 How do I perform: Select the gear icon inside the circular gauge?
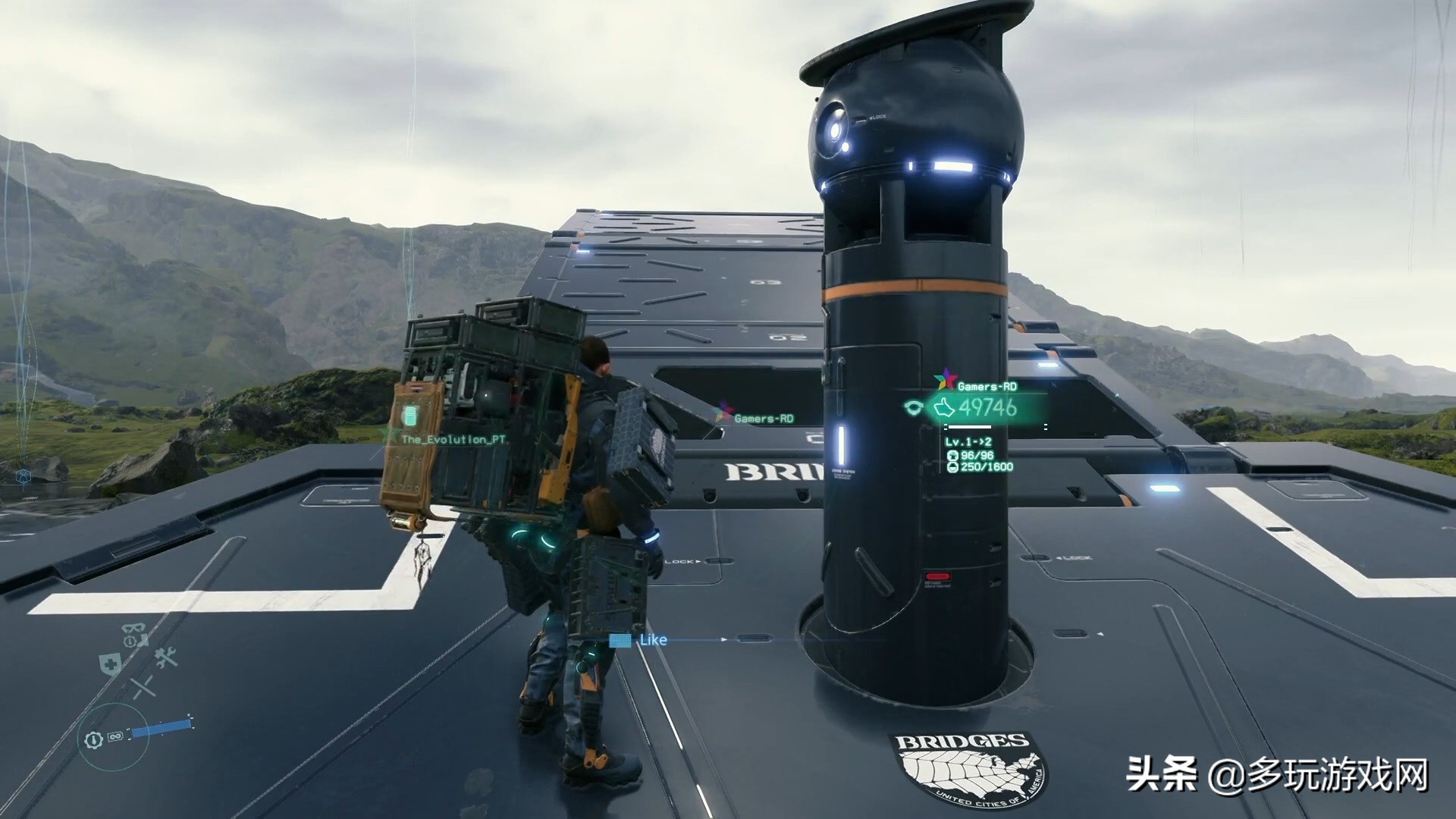point(93,738)
